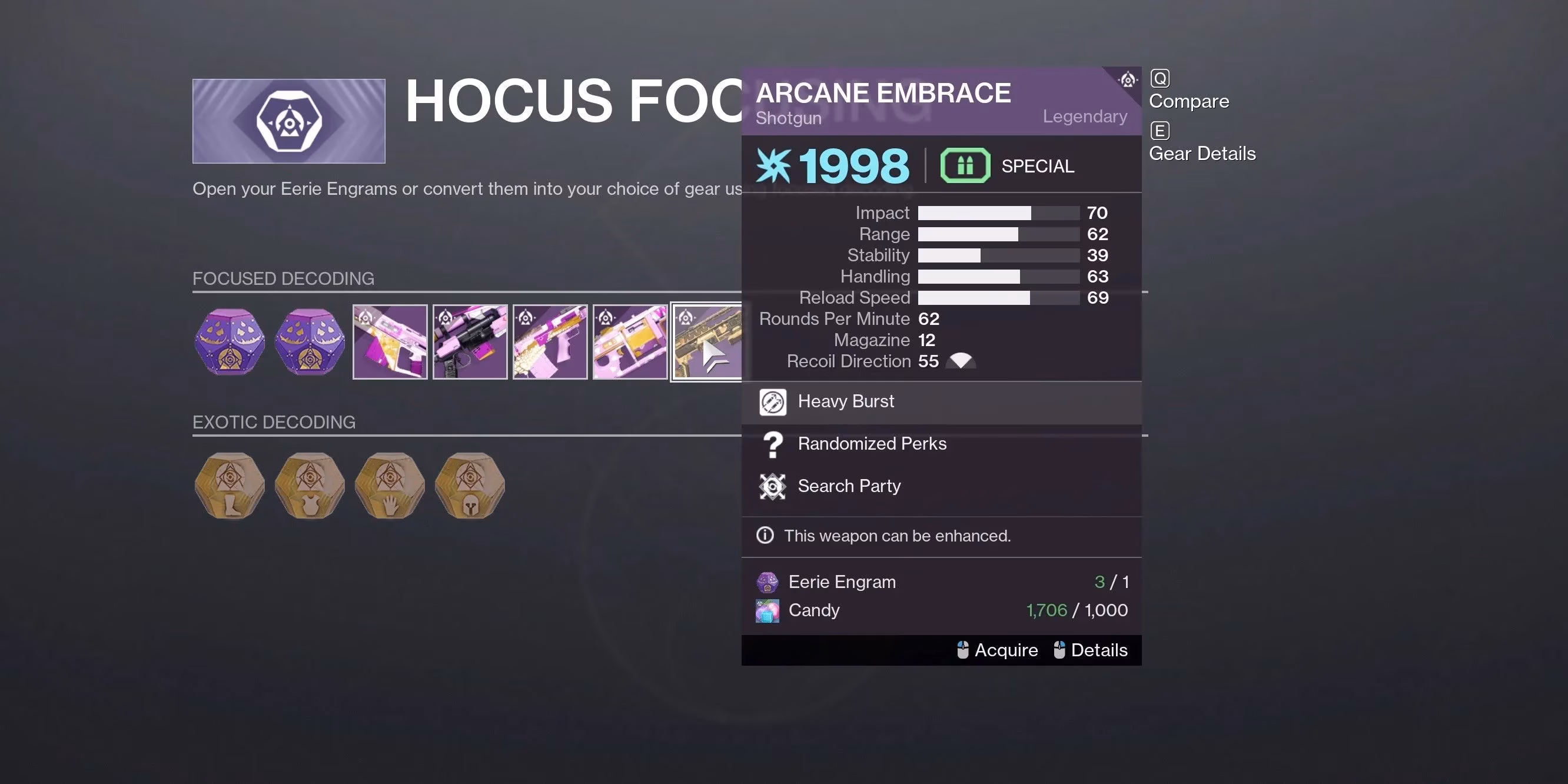The image size is (1568, 784).
Task: Expand the Focused Decoding section header
Action: click(284, 278)
